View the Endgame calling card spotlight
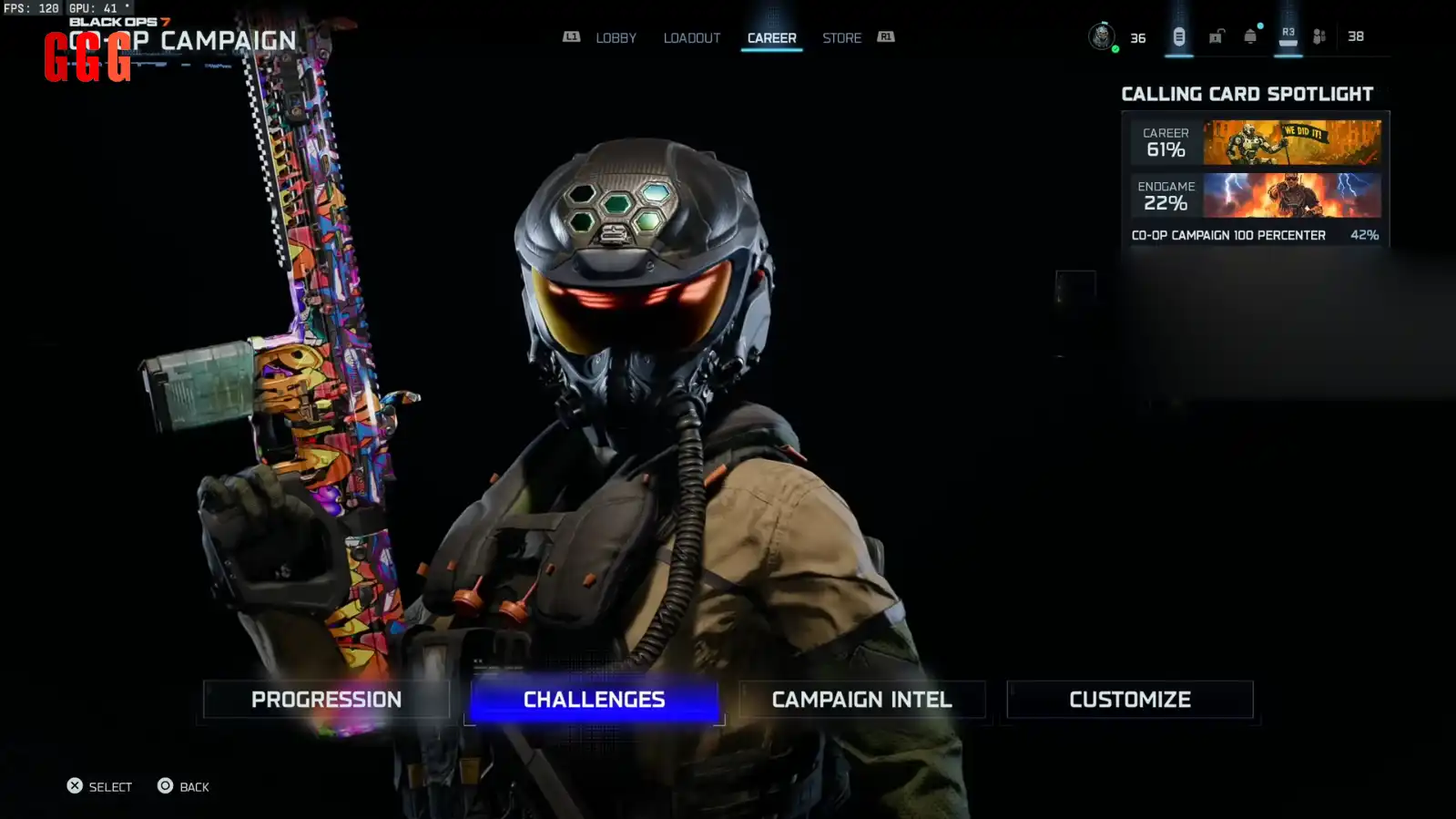This screenshot has width=1456, height=819. (x=1256, y=196)
